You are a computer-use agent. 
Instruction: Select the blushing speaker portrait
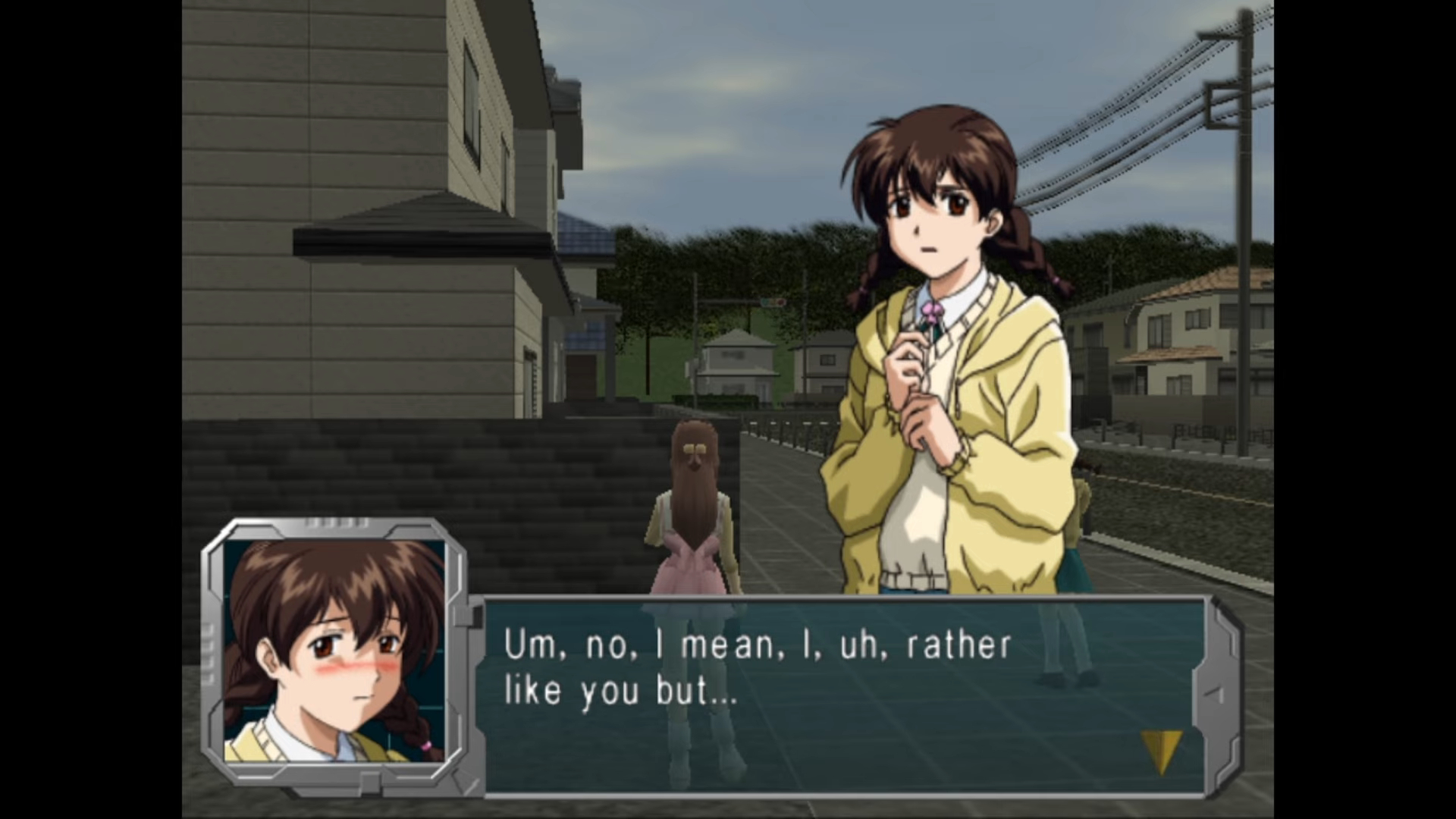point(334,651)
